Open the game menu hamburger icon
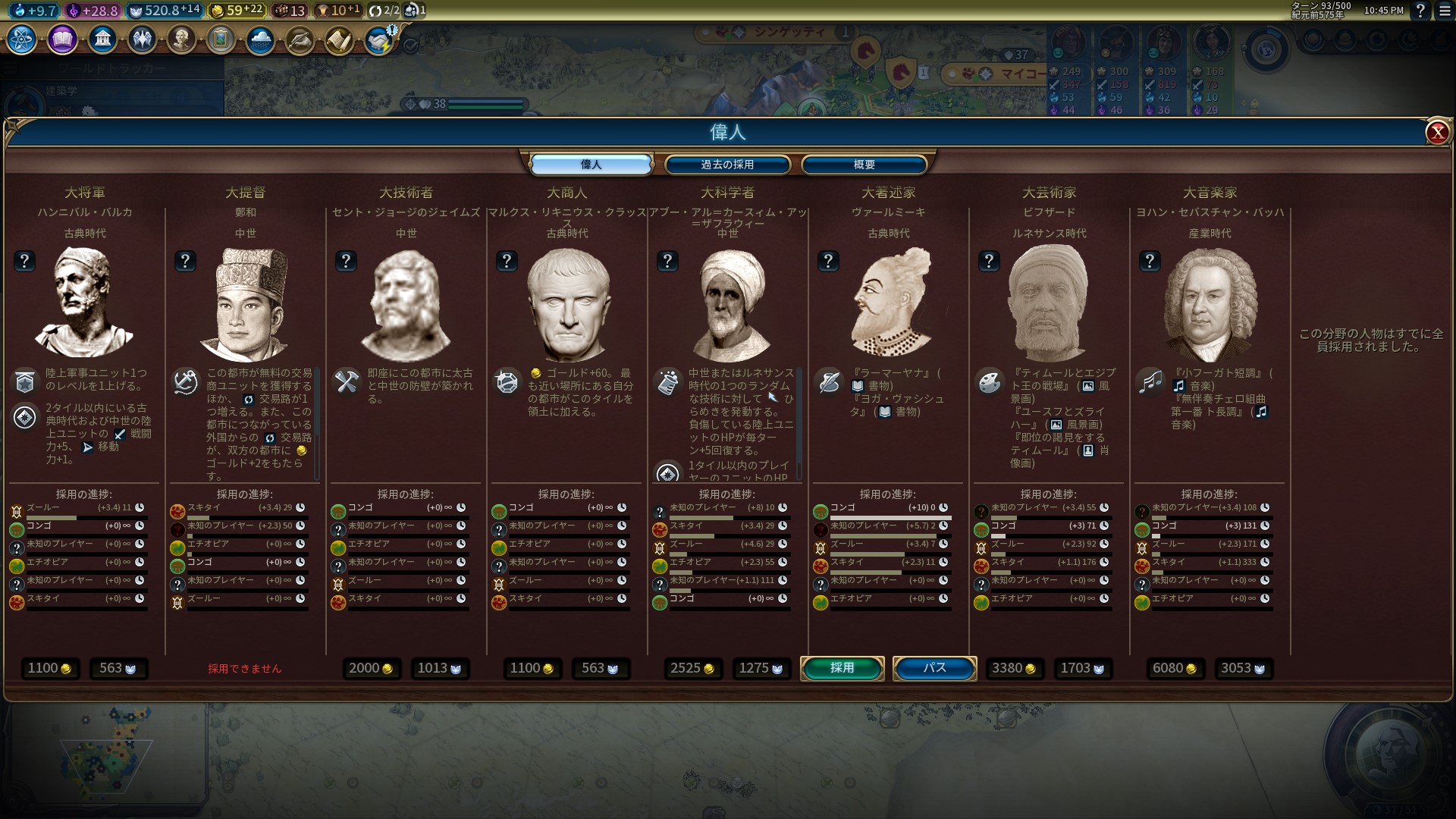The width and height of the screenshot is (1456, 819). click(x=1445, y=11)
